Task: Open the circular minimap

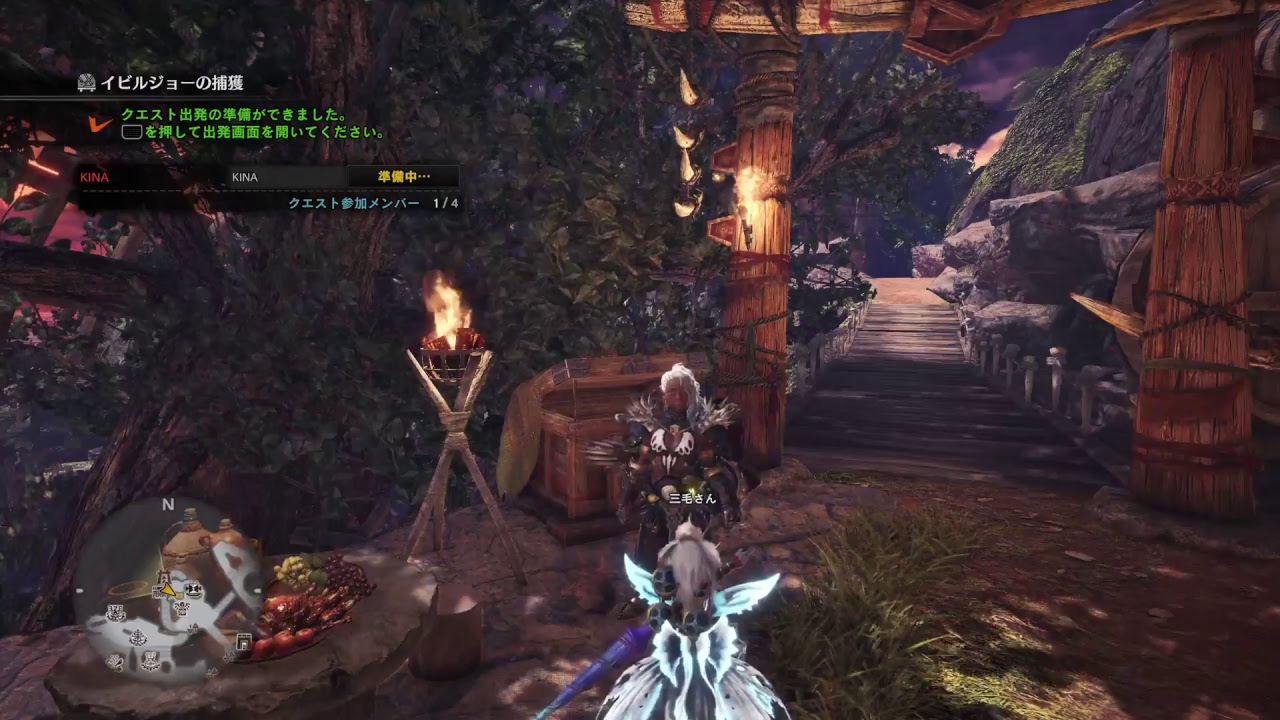Action: (168, 590)
